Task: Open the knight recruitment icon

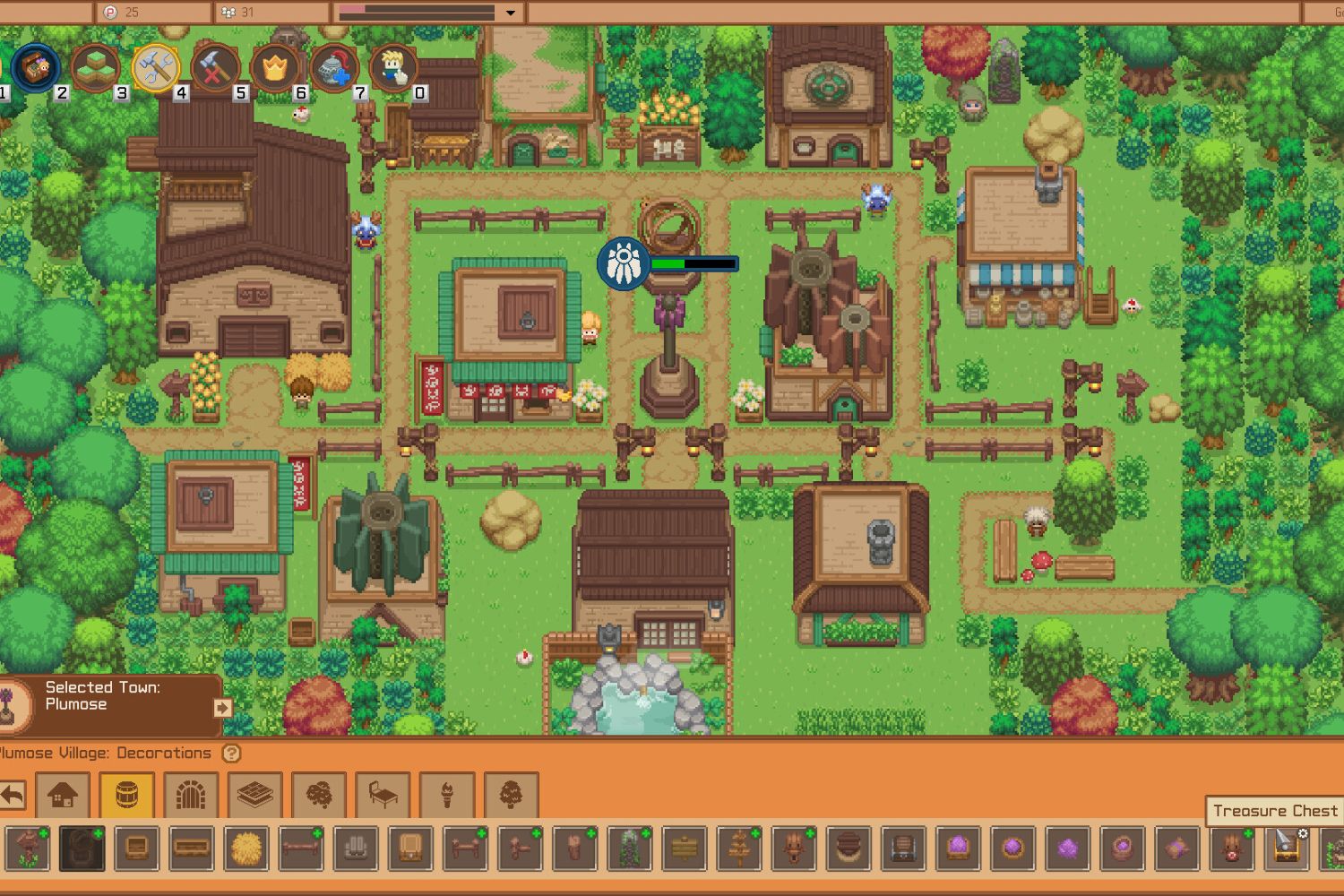Action: 334,65
